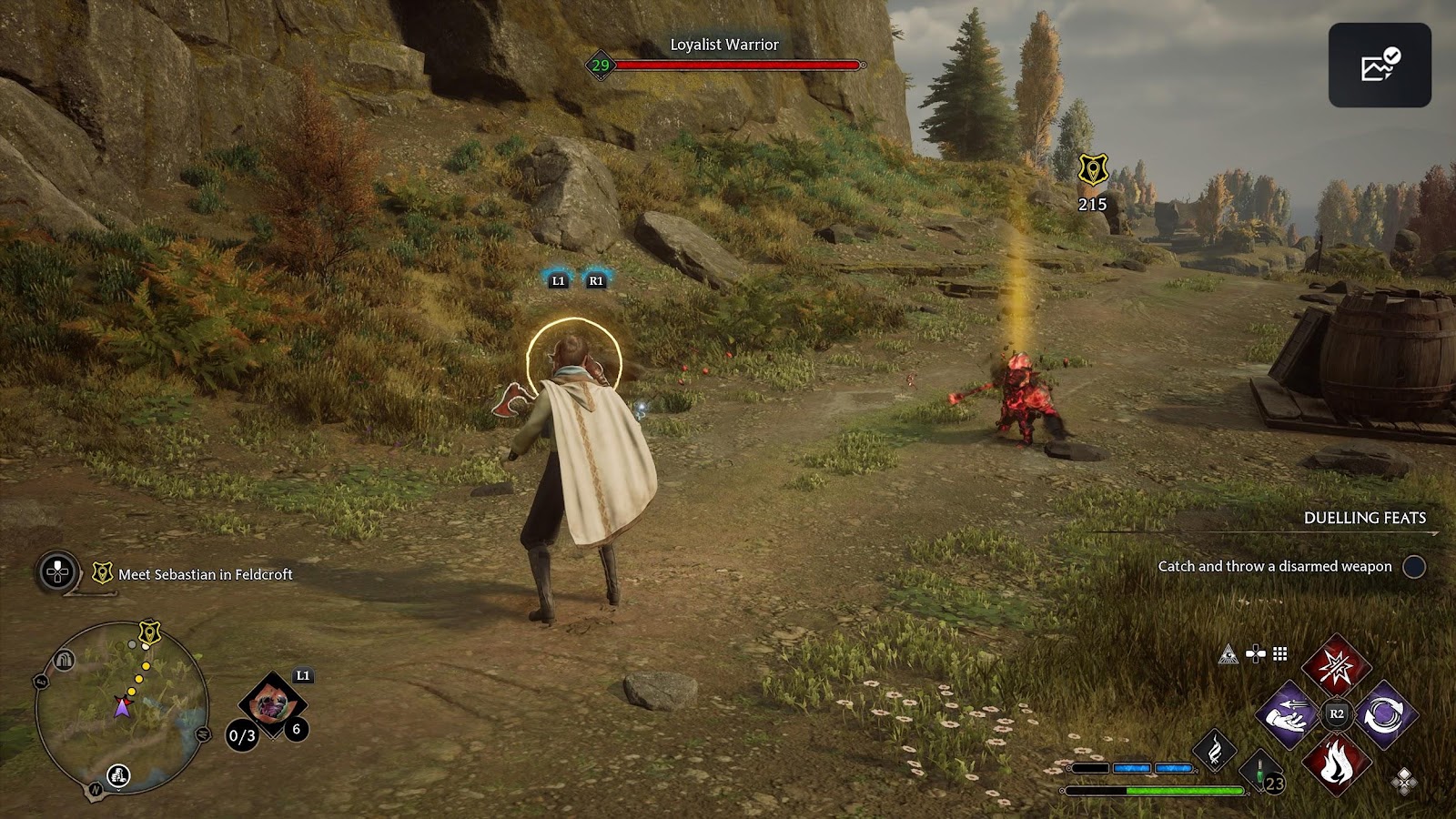Viewport: 1456px width, 819px height.
Task: Open the screenshot saved notification
Action: tap(1380, 66)
